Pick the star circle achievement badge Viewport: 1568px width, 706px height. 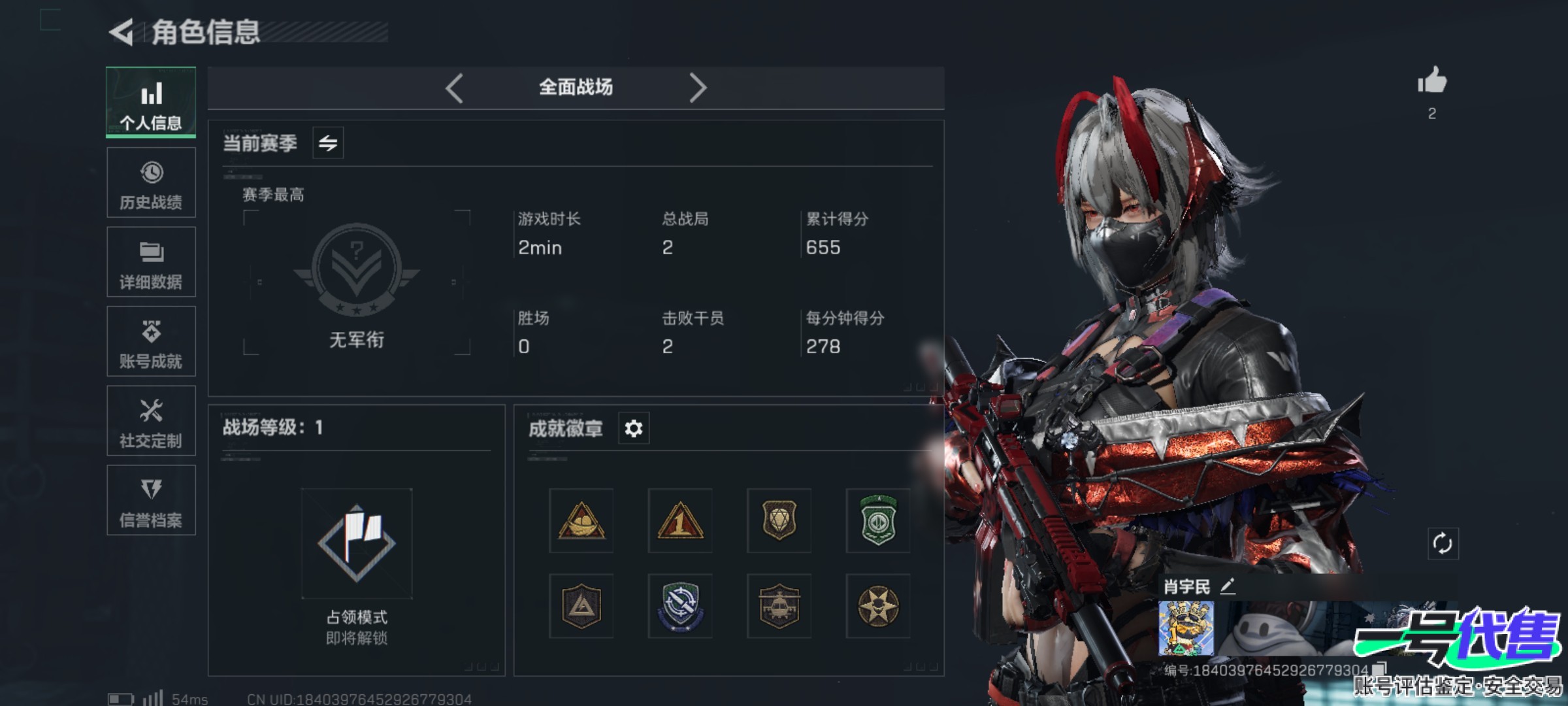point(878,606)
